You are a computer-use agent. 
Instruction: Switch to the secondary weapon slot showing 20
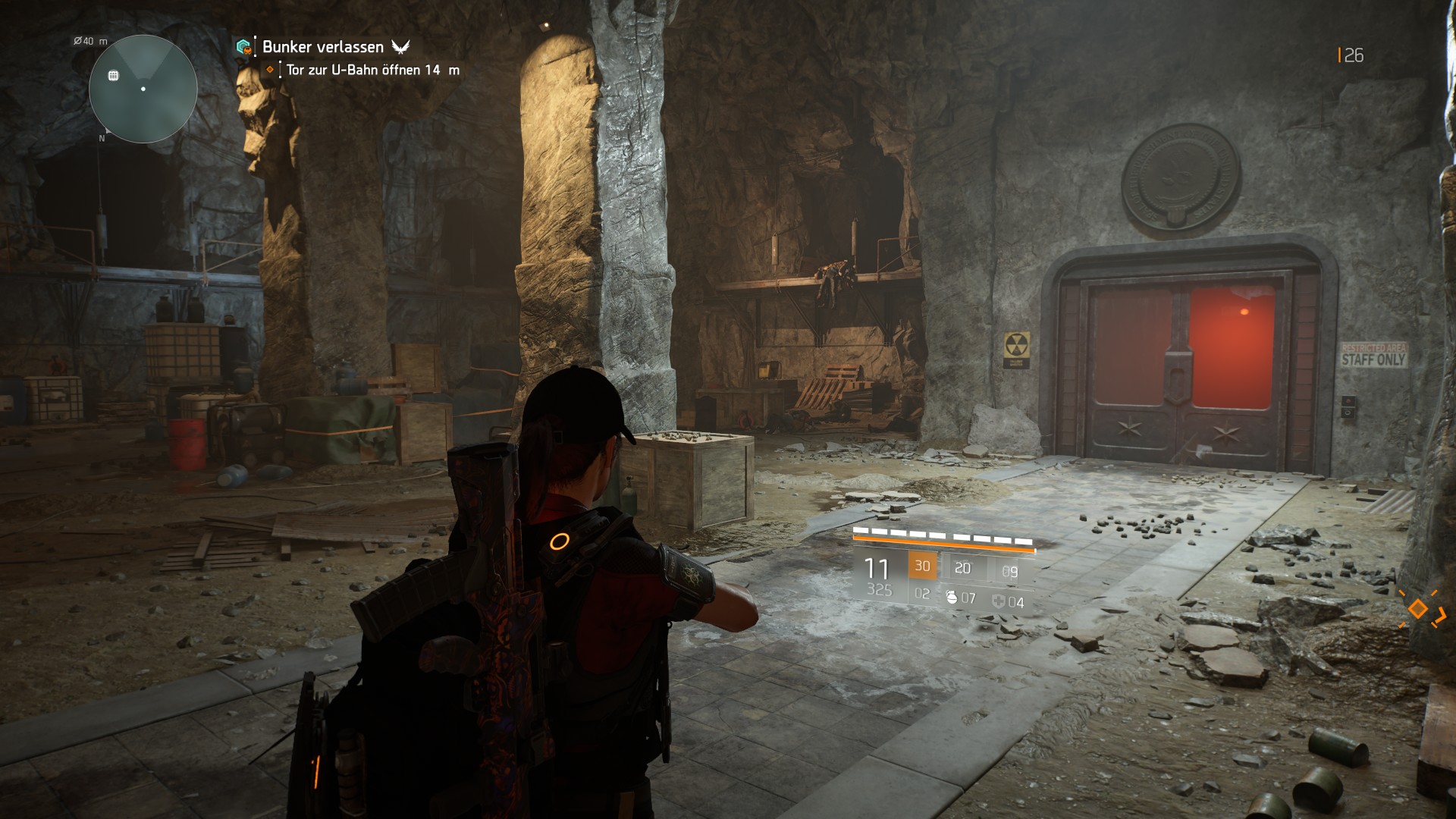[962, 570]
